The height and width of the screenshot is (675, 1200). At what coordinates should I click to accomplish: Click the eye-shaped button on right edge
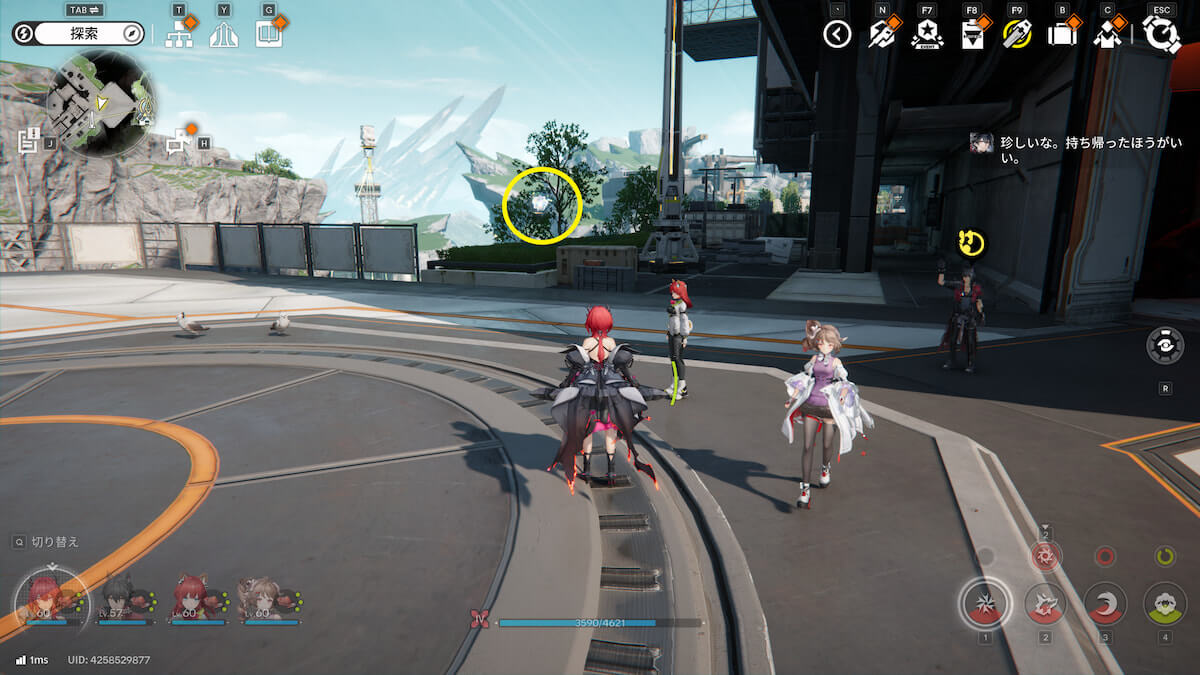click(x=1165, y=345)
